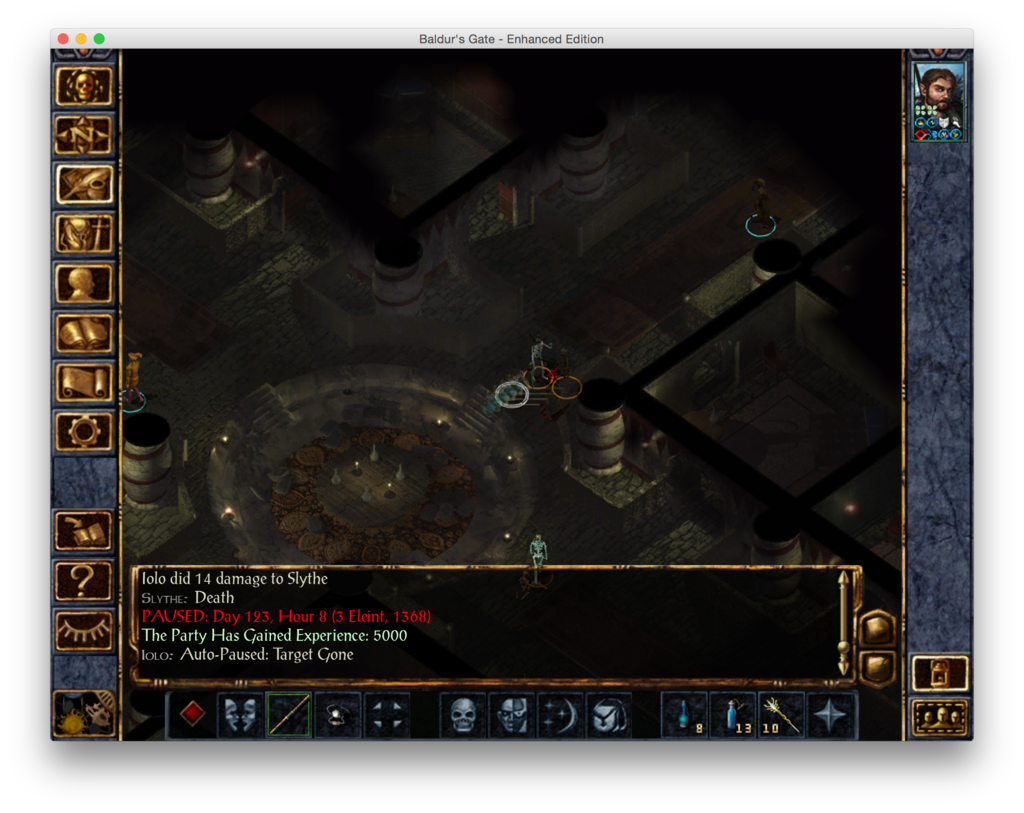Toggle the padlock button above the party button
The width and height of the screenshot is (1024, 813).
(x=940, y=673)
